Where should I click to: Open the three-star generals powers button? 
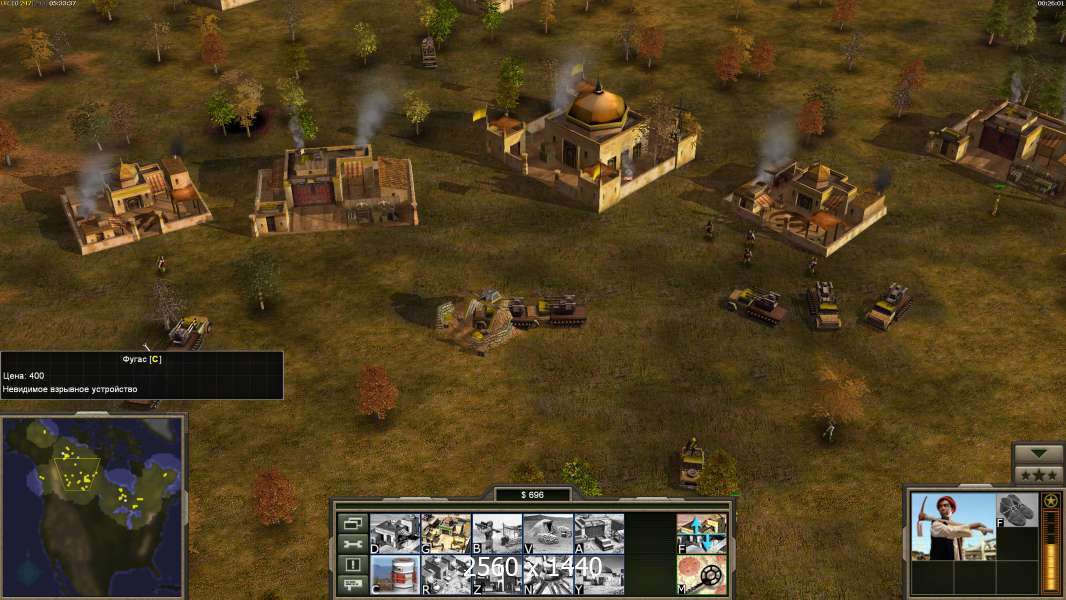(1038, 475)
